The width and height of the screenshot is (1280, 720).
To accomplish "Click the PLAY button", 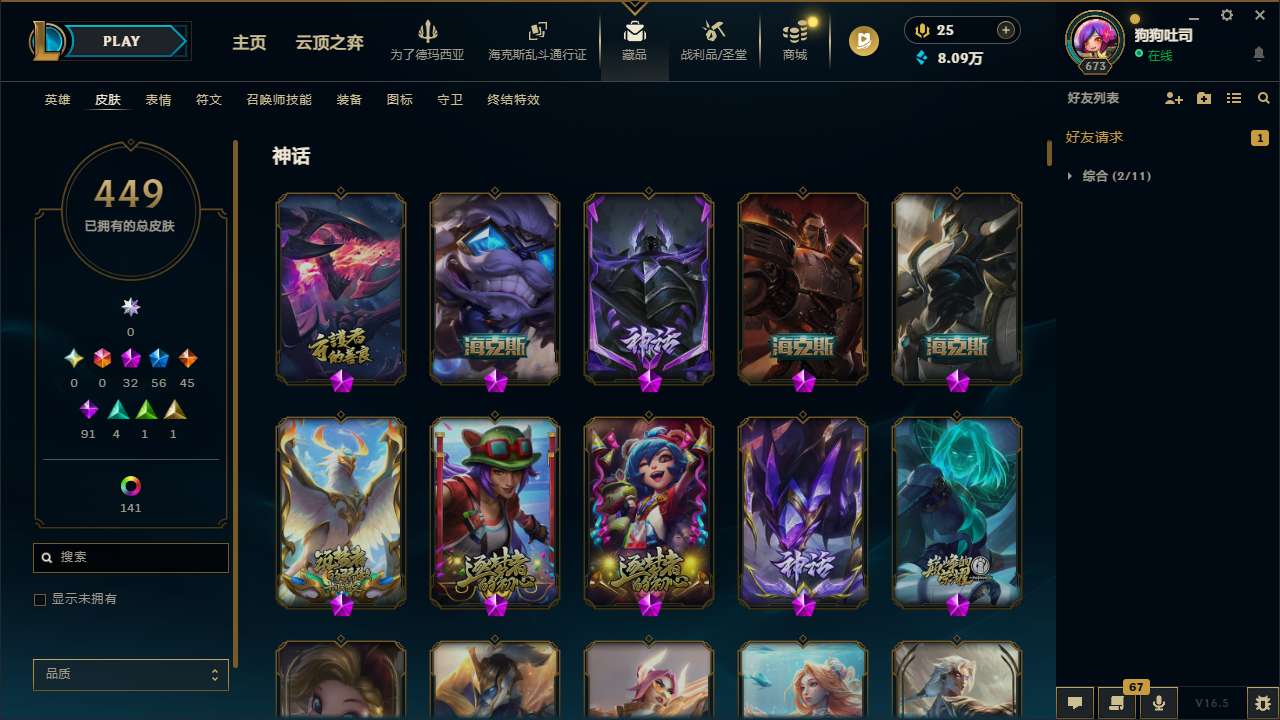I will coord(121,41).
